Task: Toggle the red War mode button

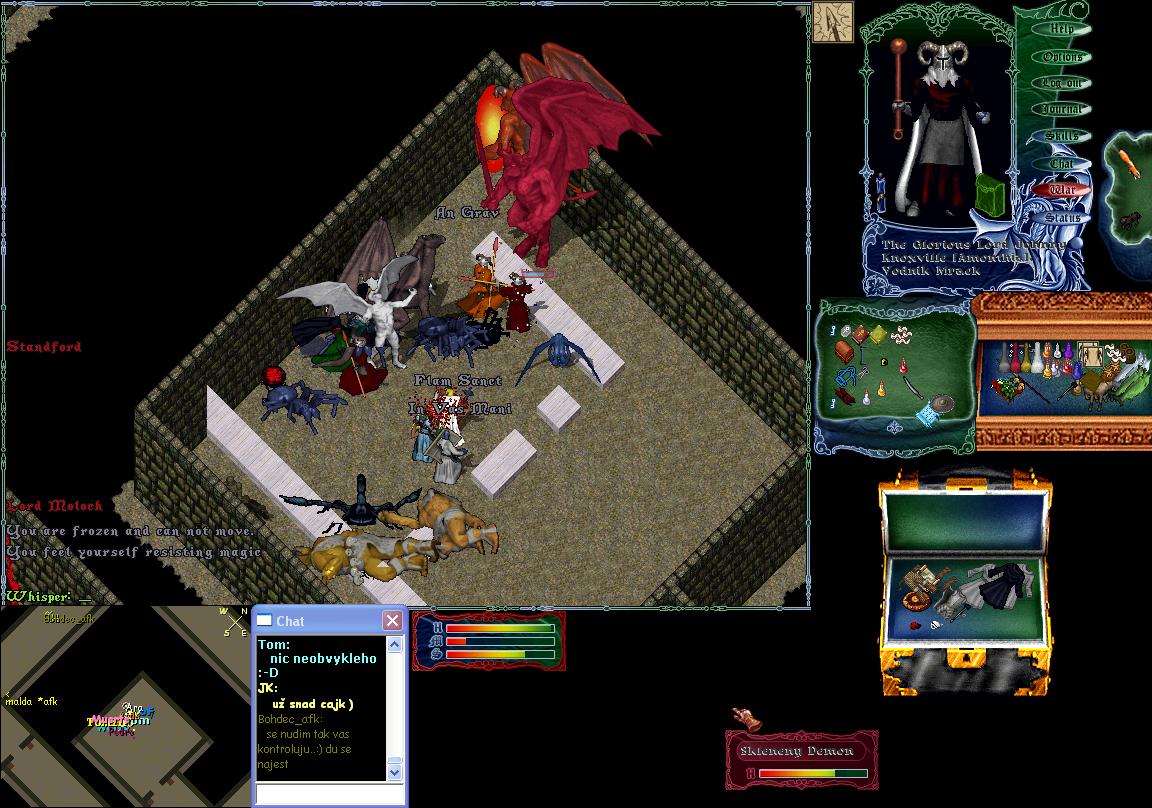Action: tap(1062, 189)
